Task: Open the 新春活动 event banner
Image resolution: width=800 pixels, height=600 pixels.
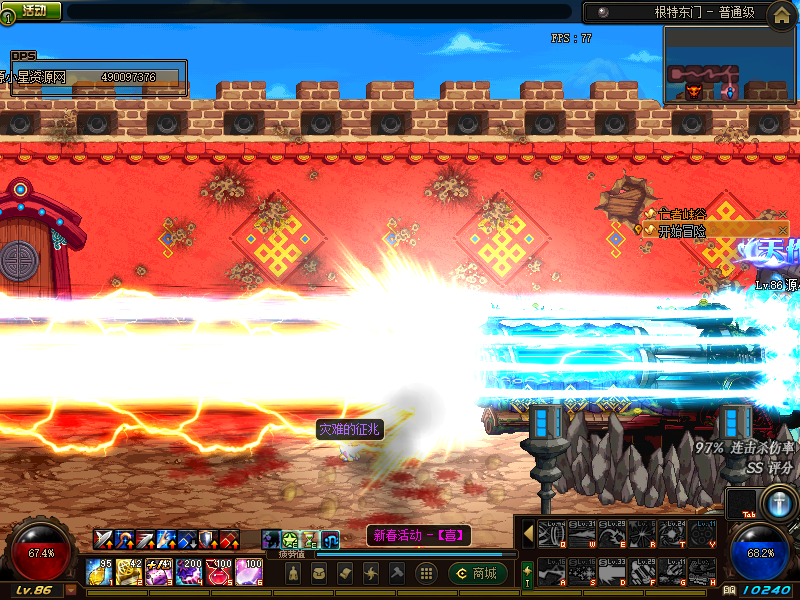Action: coord(415,535)
